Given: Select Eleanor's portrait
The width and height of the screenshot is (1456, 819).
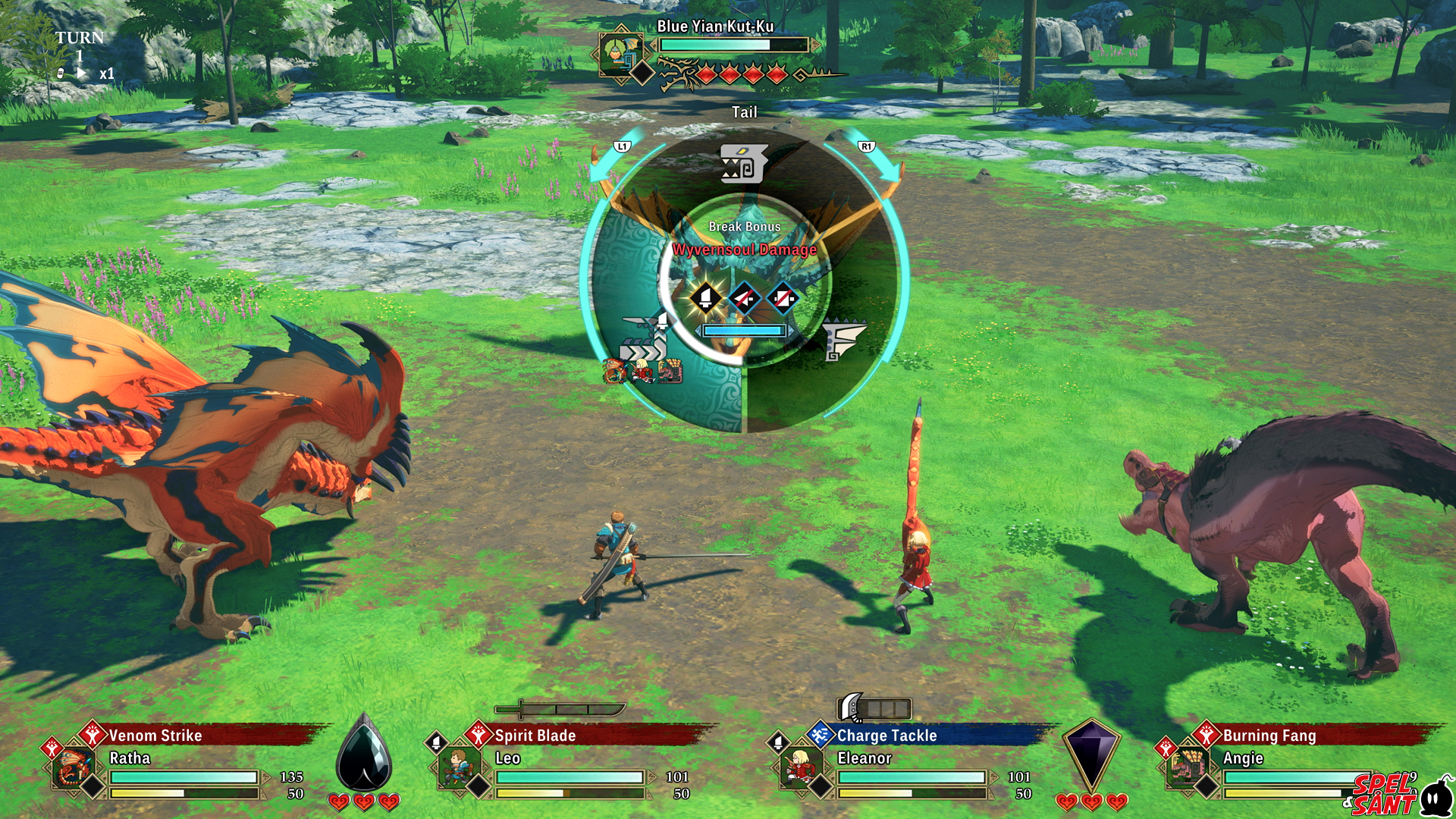Looking at the screenshot, I should [800, 767].
